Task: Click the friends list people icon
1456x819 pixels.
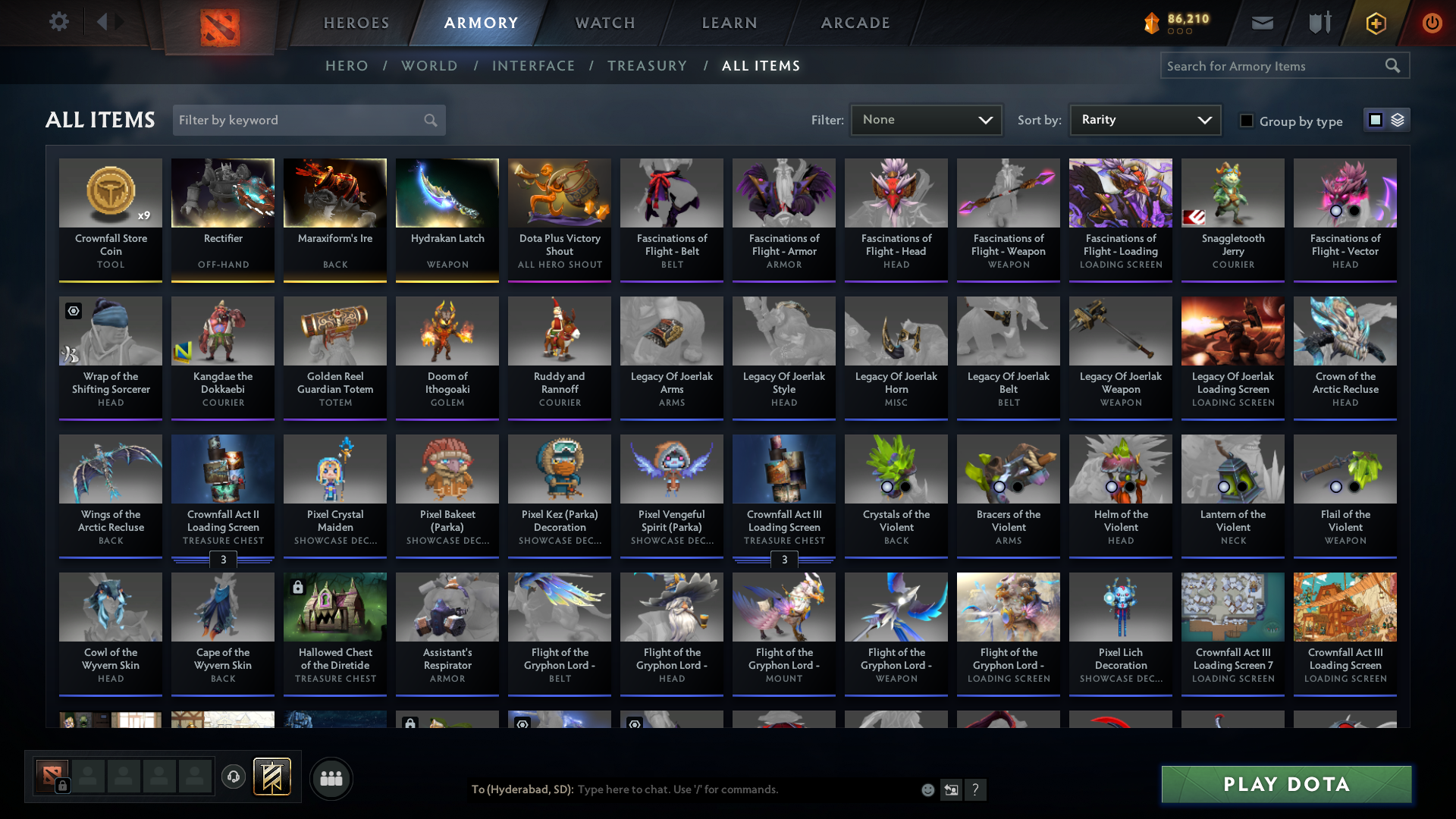Action: click(x=330, y=778)
